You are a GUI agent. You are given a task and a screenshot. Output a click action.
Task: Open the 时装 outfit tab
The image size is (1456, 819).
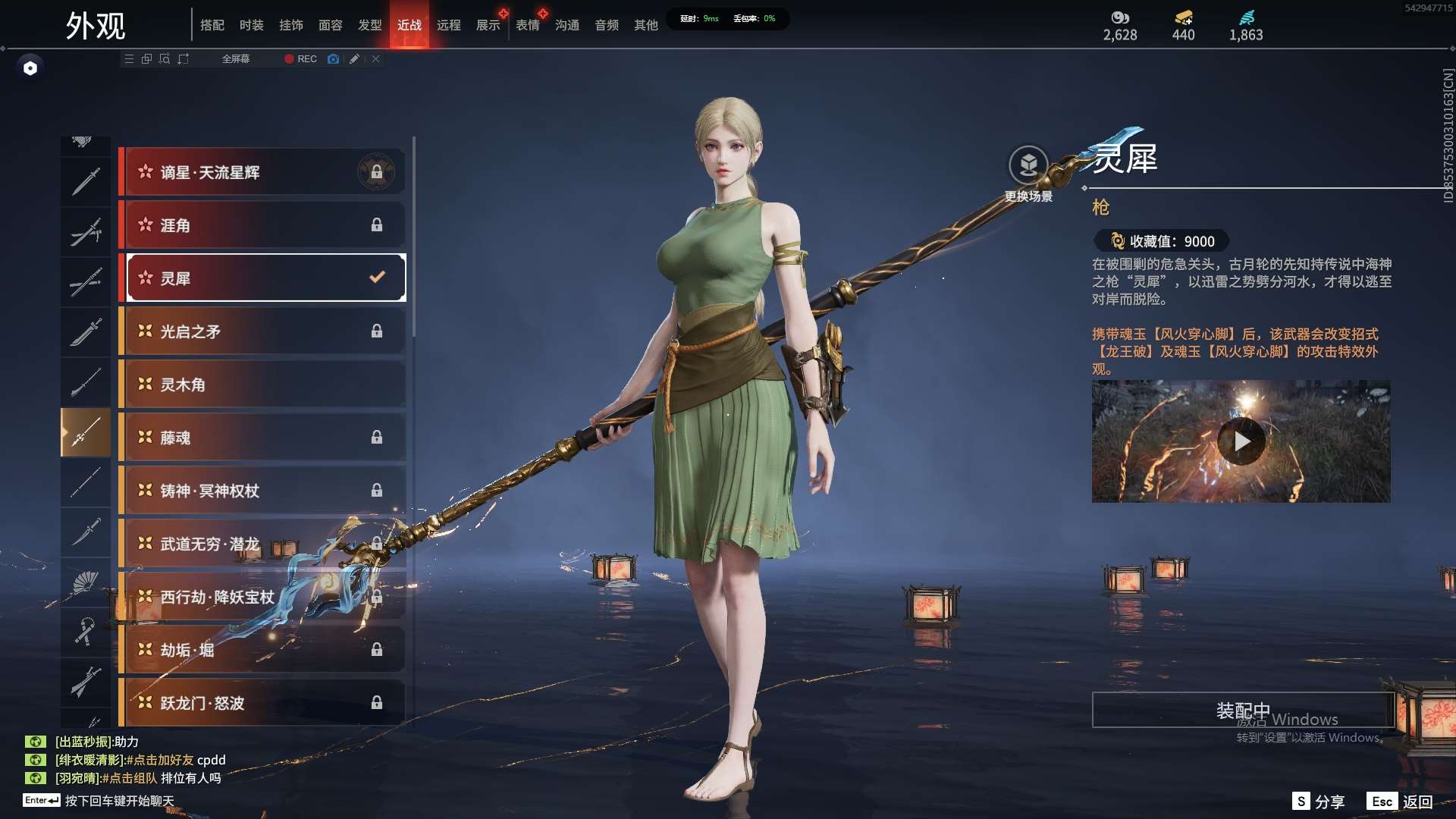[252, 25]
